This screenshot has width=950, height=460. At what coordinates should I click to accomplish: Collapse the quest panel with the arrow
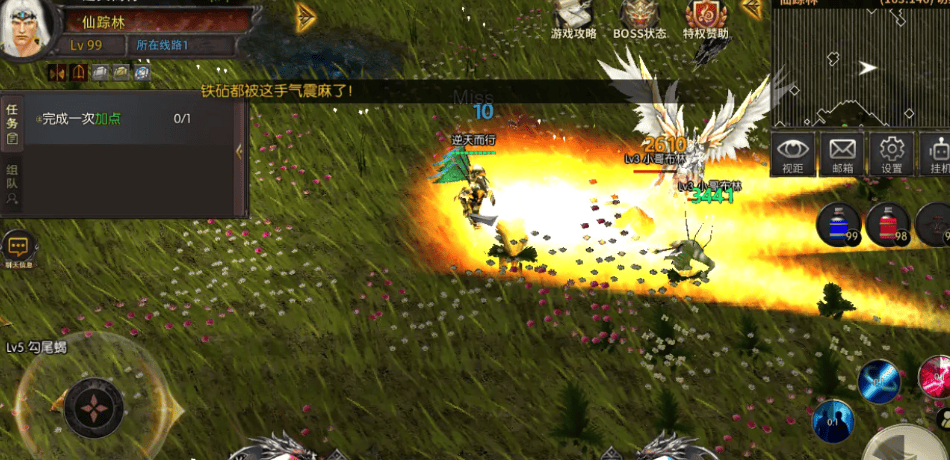(x=239, y=151)
